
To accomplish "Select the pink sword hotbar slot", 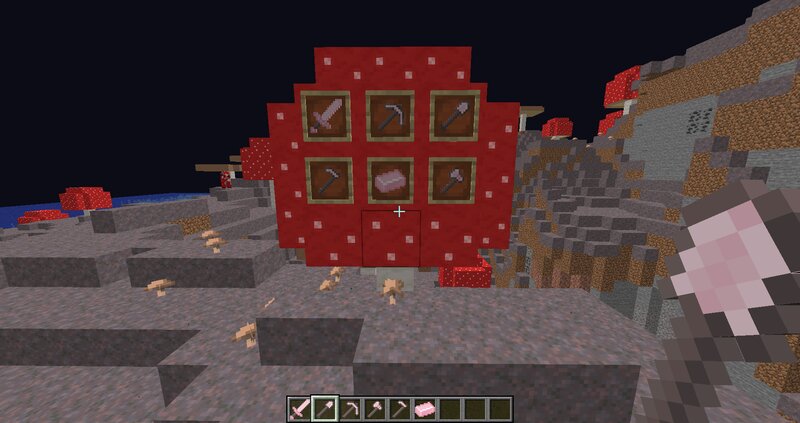I will 300,408.
